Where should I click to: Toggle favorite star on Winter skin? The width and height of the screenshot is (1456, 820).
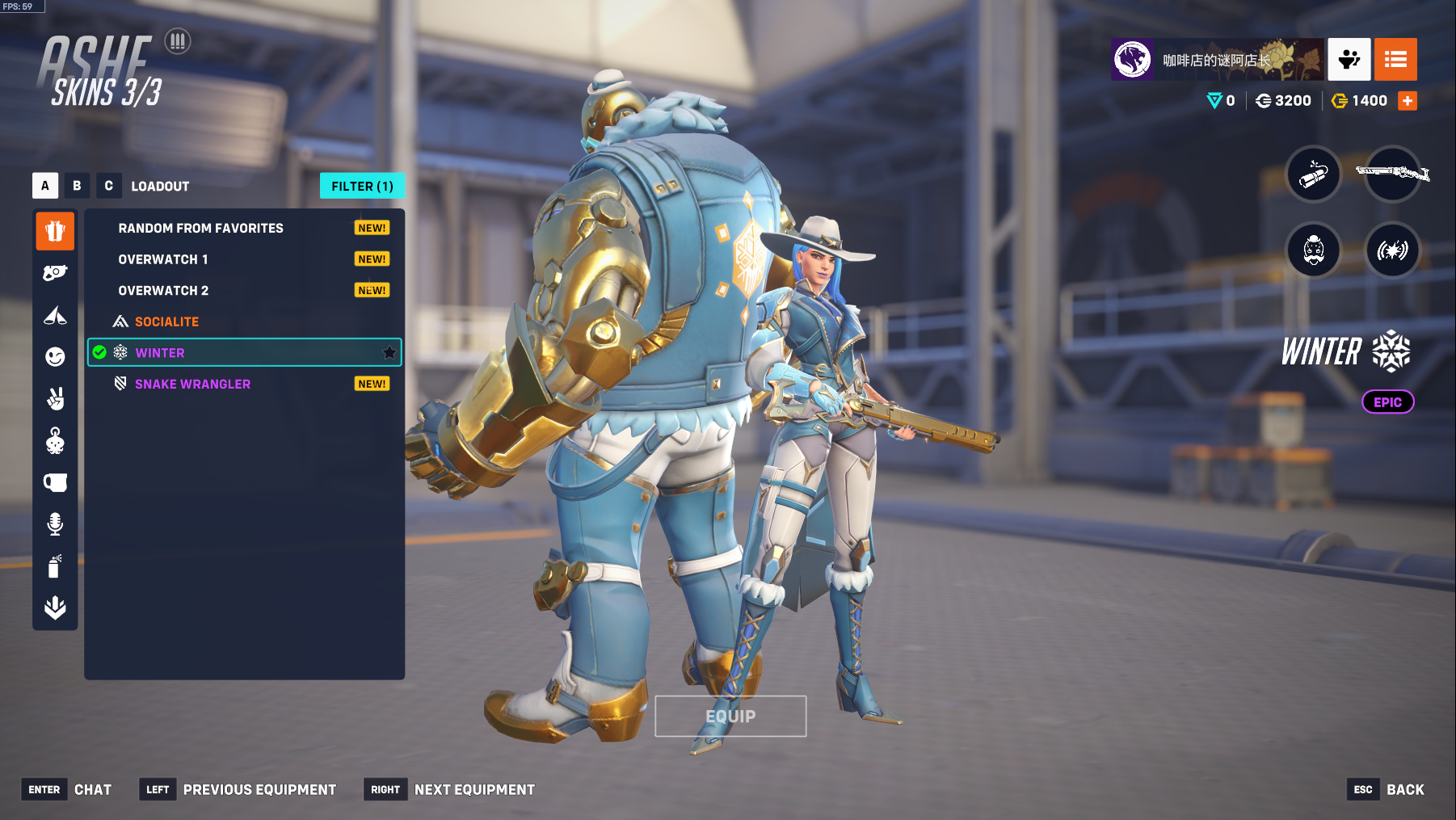(x=389, y=352)
